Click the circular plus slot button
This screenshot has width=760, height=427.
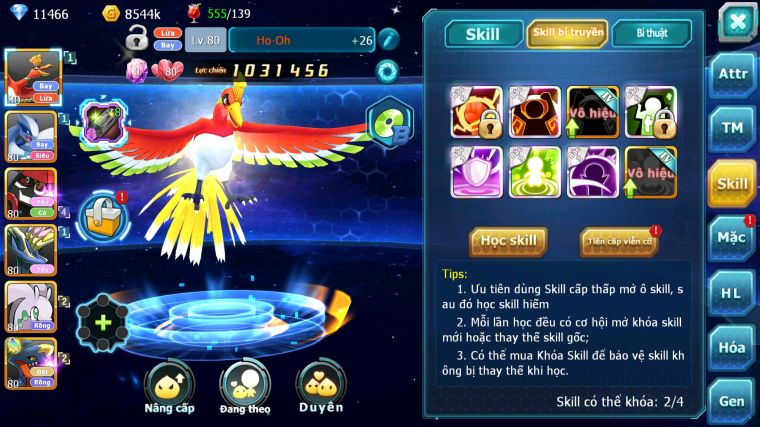click(103, 322)
